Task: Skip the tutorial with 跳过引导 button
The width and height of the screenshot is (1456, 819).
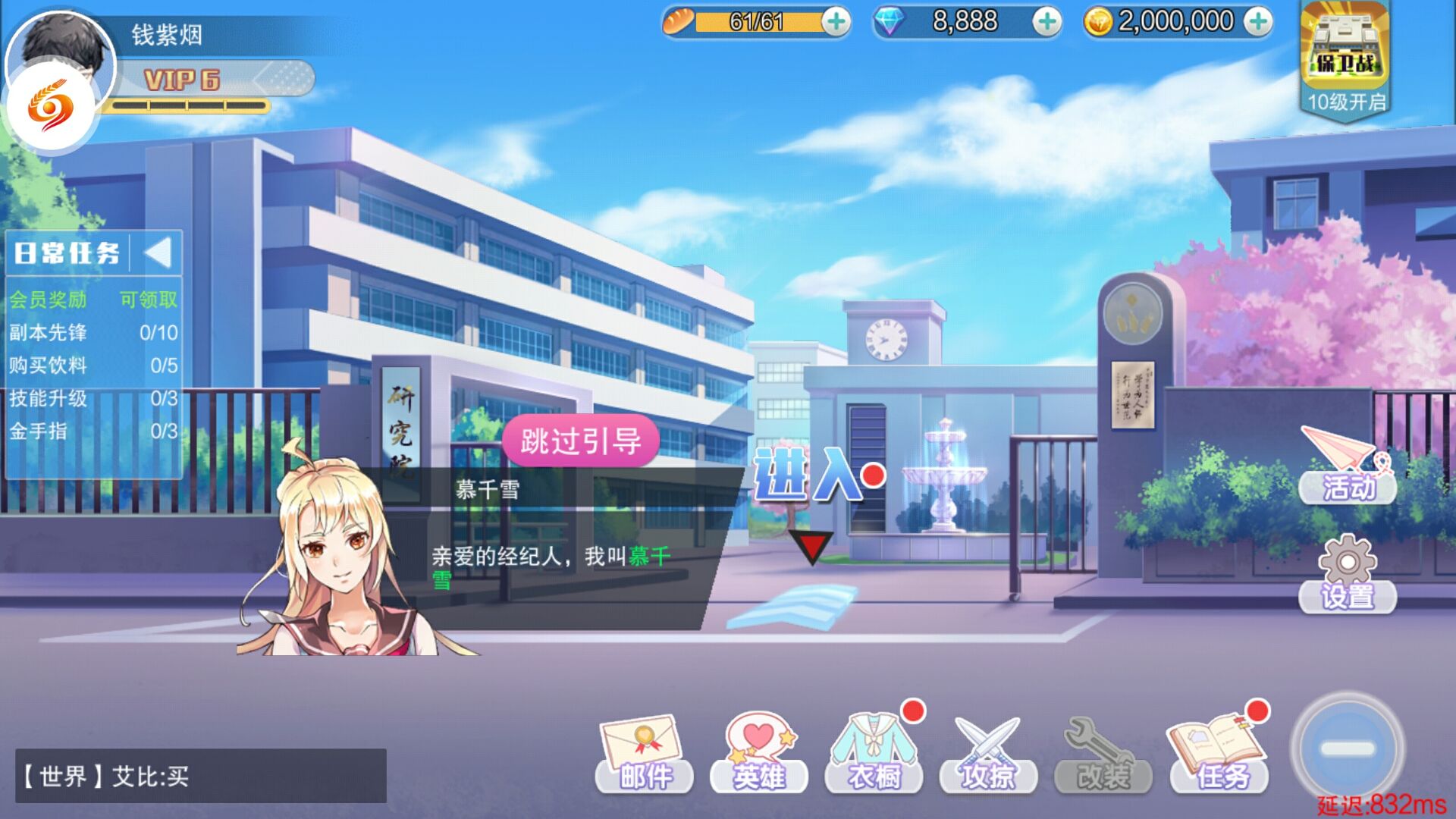Action: click(x=580, y=441)
